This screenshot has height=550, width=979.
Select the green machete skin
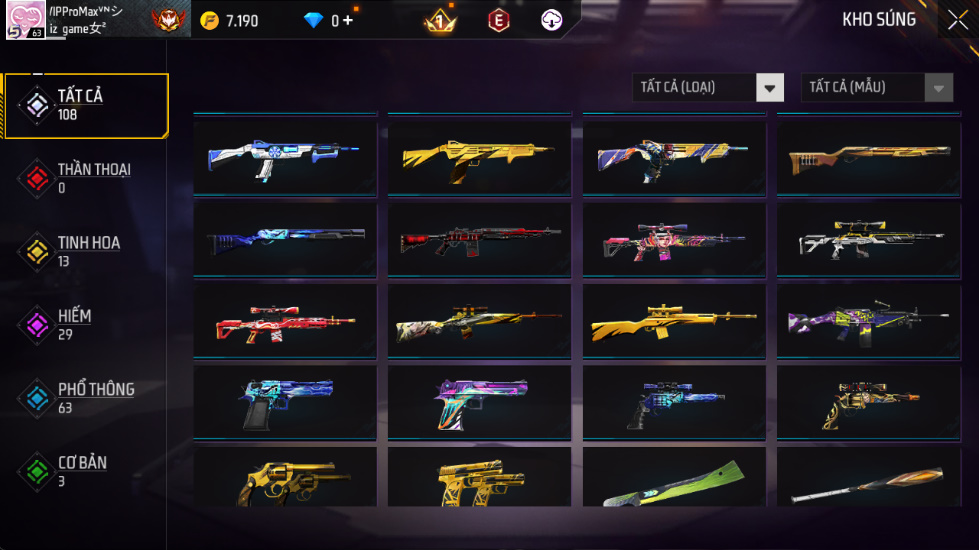[674, 482]
